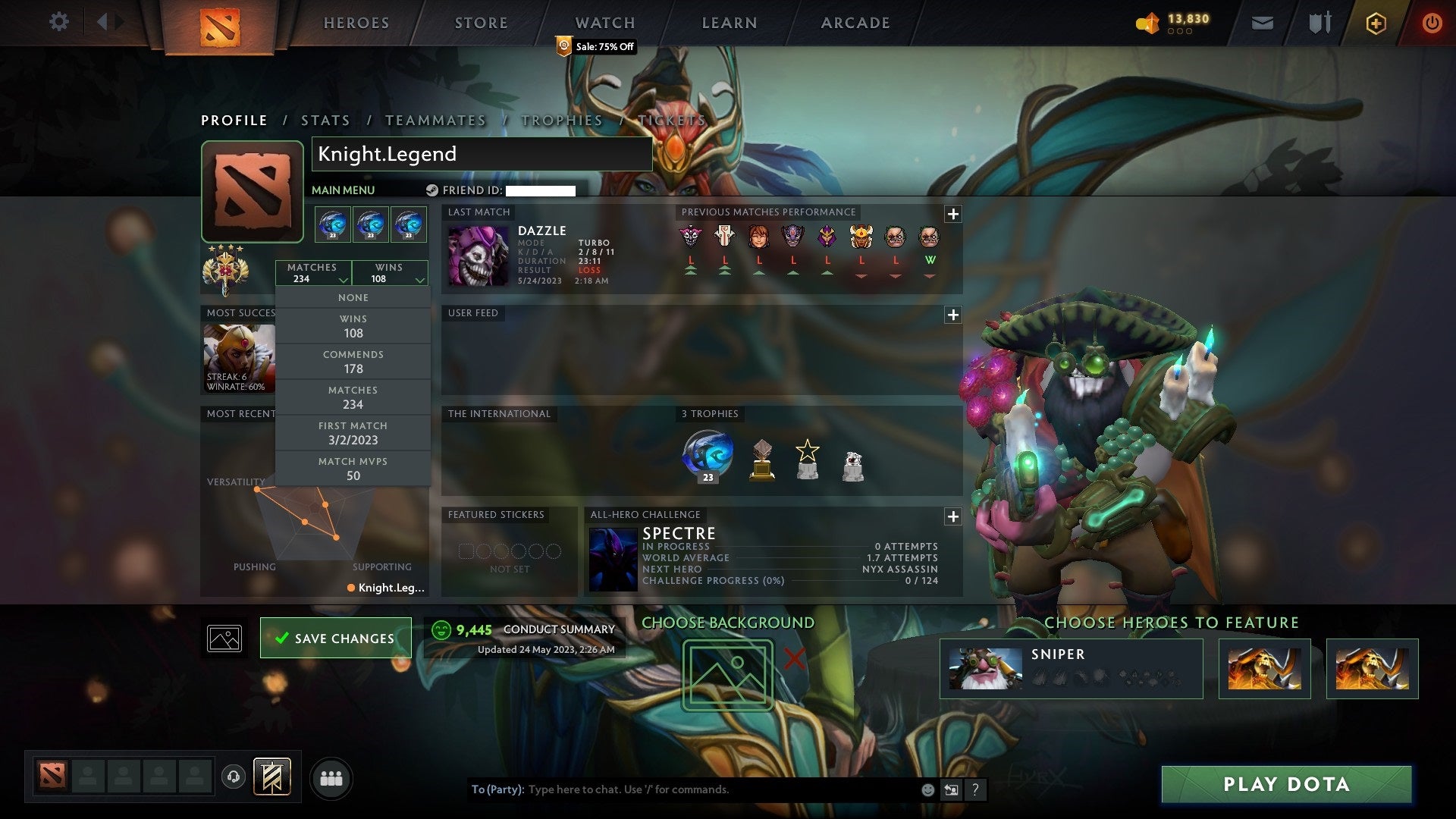The width and height of the screenshot is (1456, 819).
Task: Toggle the voice chat headset icon
Action: click(234, 777)
